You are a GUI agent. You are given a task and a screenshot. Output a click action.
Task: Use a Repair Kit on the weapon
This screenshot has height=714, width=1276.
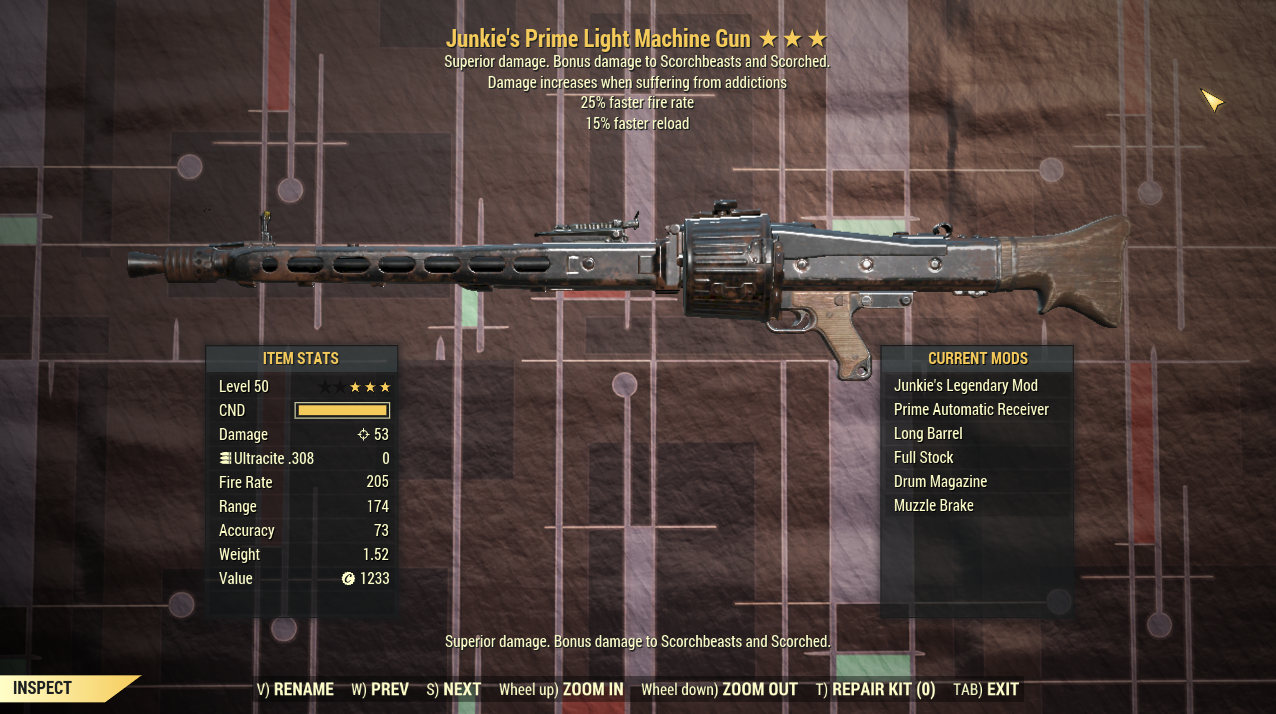click(x=875, y=689)
